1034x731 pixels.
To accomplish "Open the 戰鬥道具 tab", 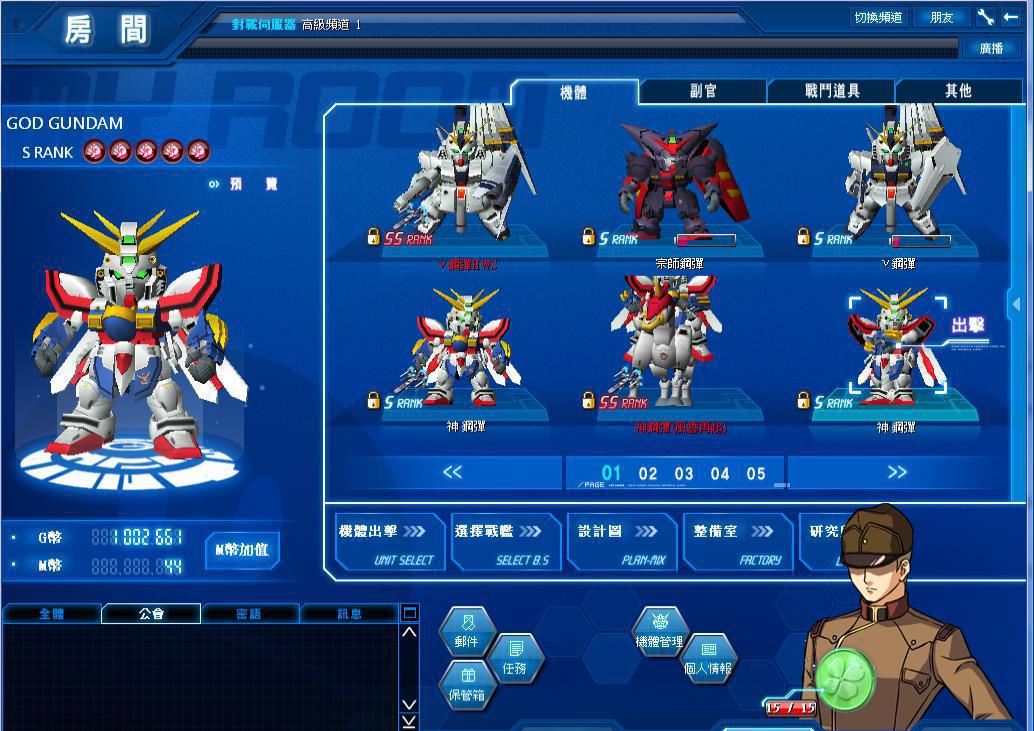I will pos(832,91).
